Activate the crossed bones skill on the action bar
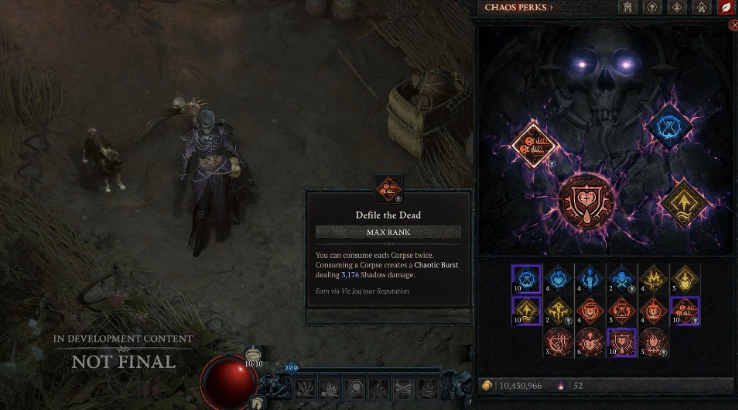This screenshot has height=410, width=738. [x=403, y=387]
